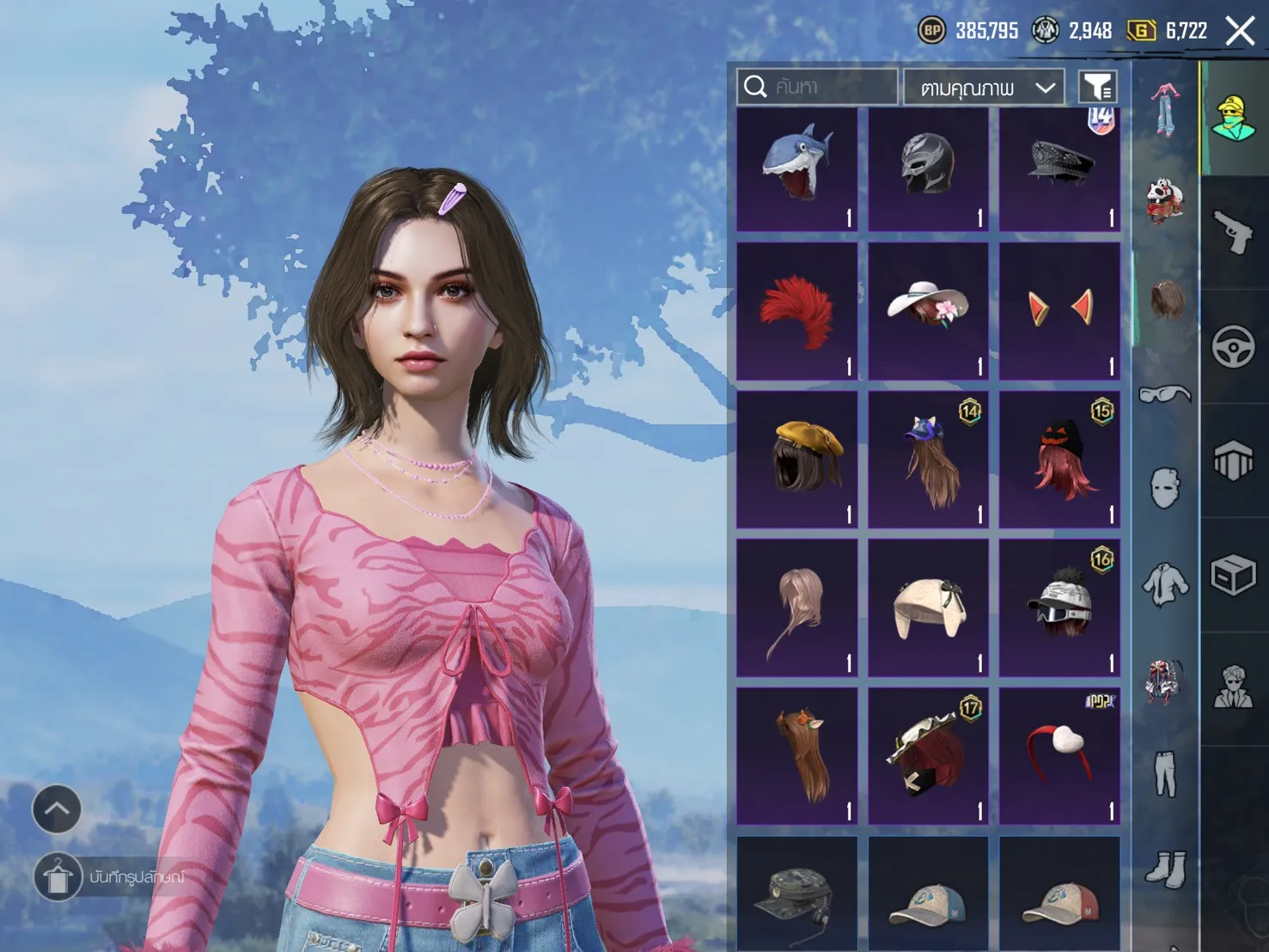Choose the yellow beret with dark hair
1269x952 pixels.
(x=796, y=460)
